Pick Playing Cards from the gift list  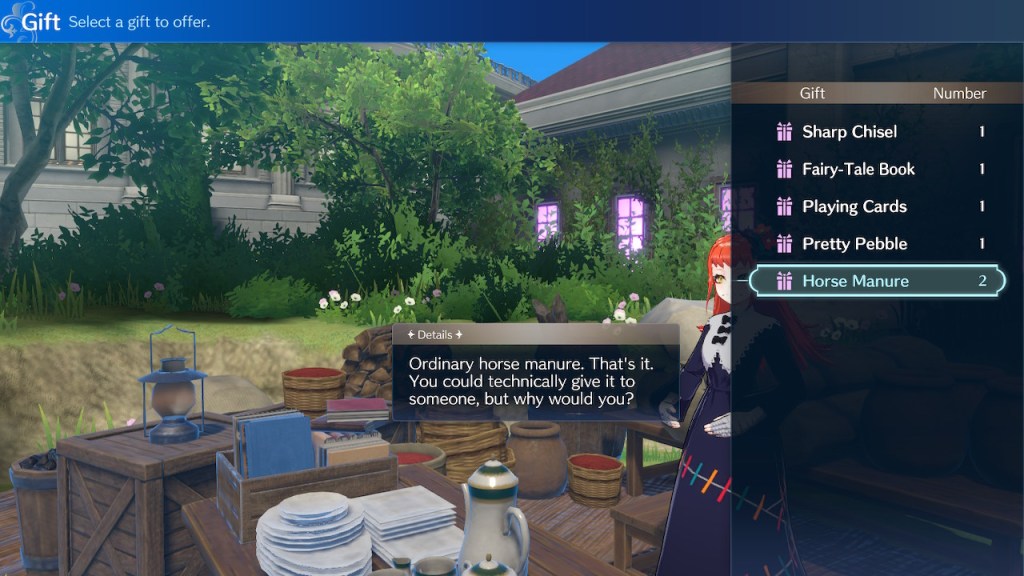click(854, 207)
